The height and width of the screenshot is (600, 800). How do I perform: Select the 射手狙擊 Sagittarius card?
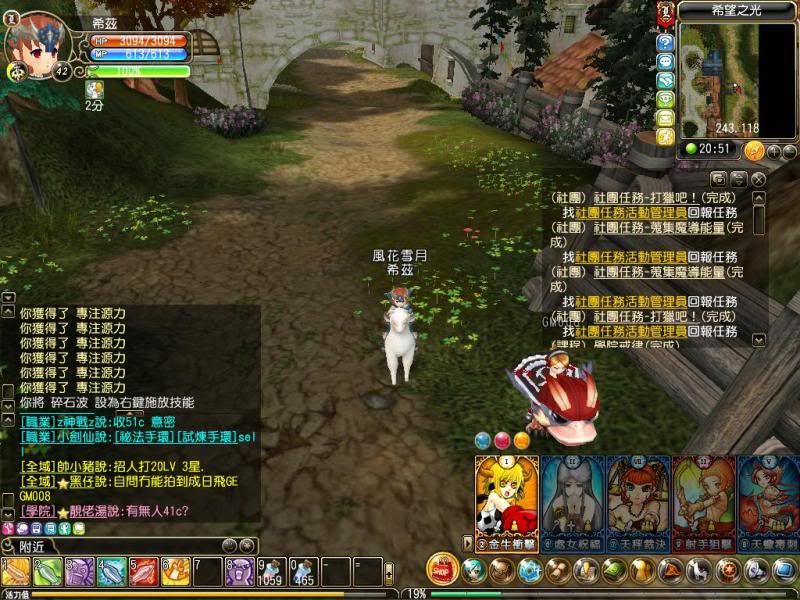(x=704, y=500)
